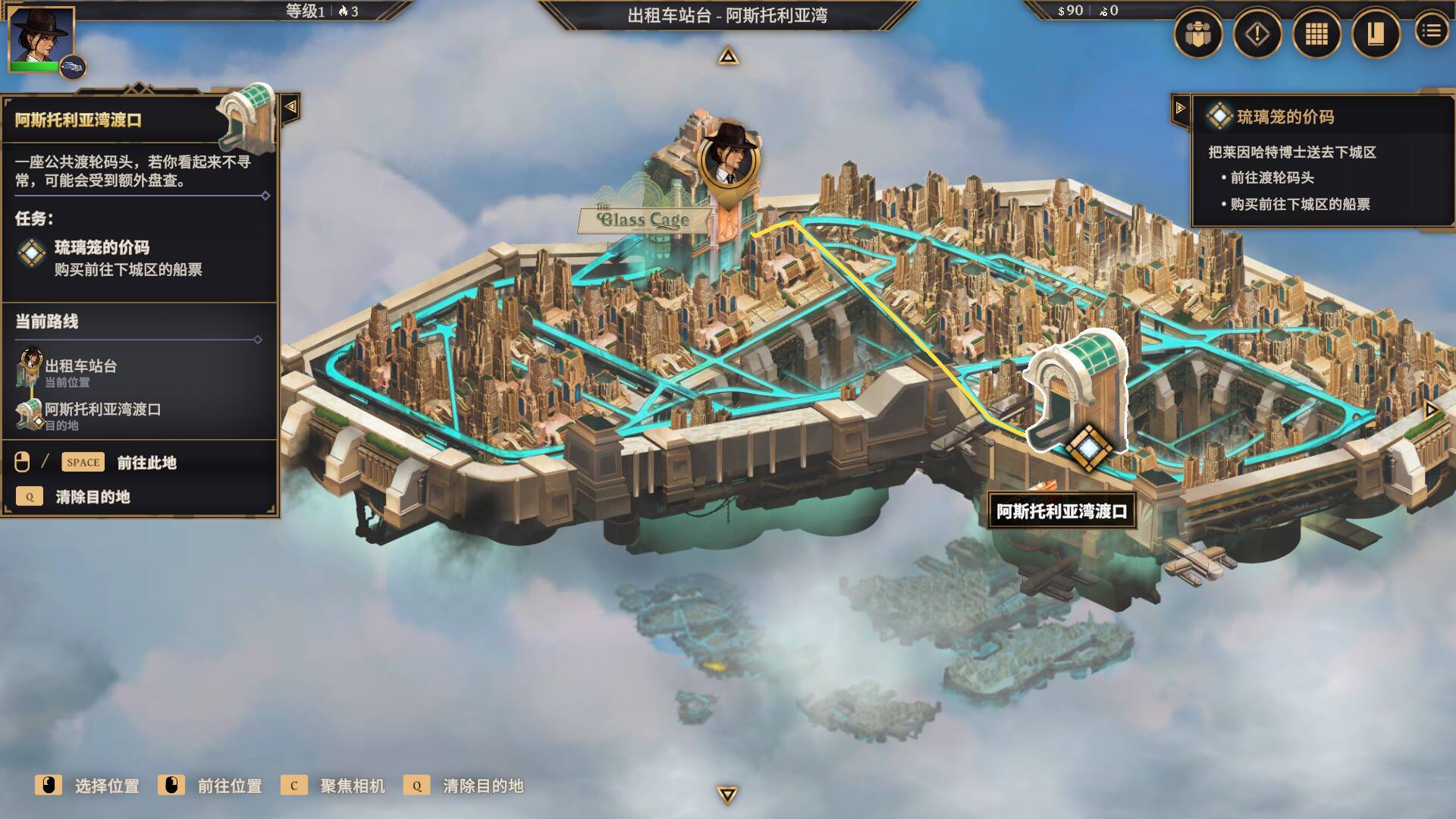Open the grid inventory icon
This screenshot has height=819, width=1456.
tap(1316, 34)
